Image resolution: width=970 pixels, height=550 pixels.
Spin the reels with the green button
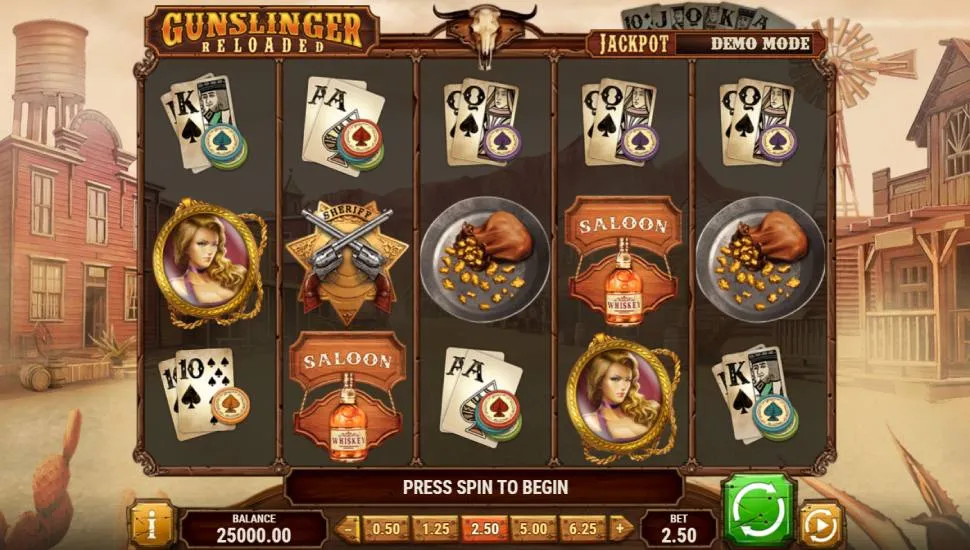(758, 511)
